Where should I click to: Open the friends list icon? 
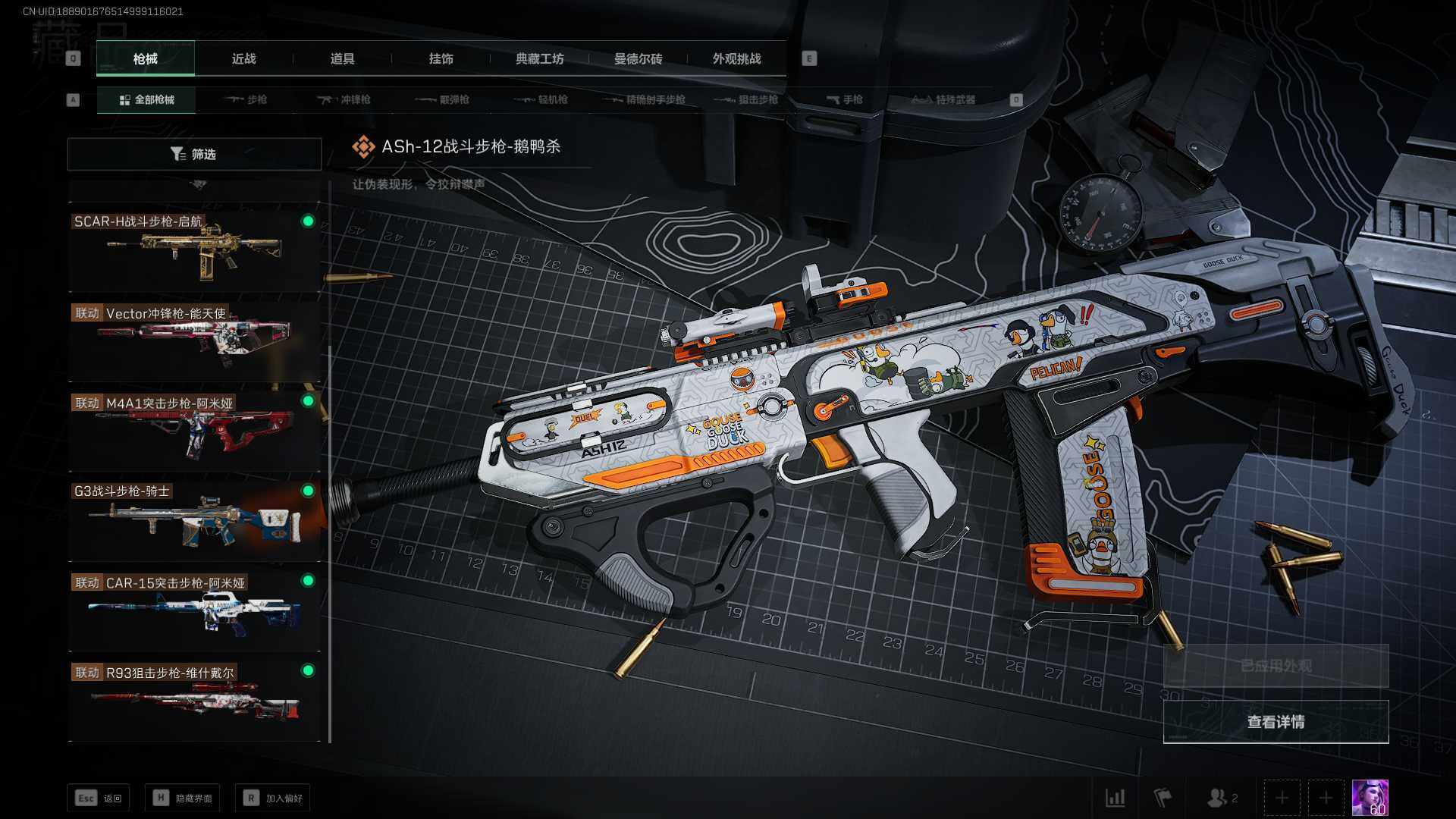pyautogui.click(x=1221, y=798)
